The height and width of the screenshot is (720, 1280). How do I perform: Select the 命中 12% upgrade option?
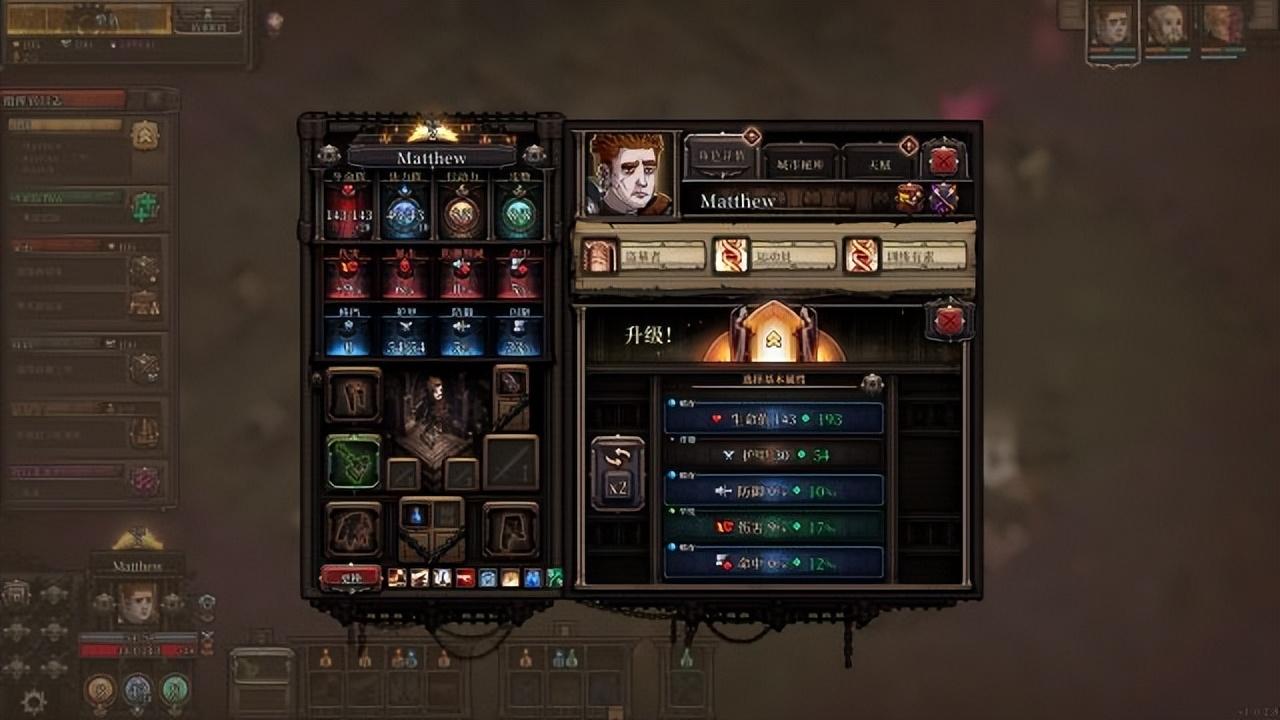tap(774, 562)
